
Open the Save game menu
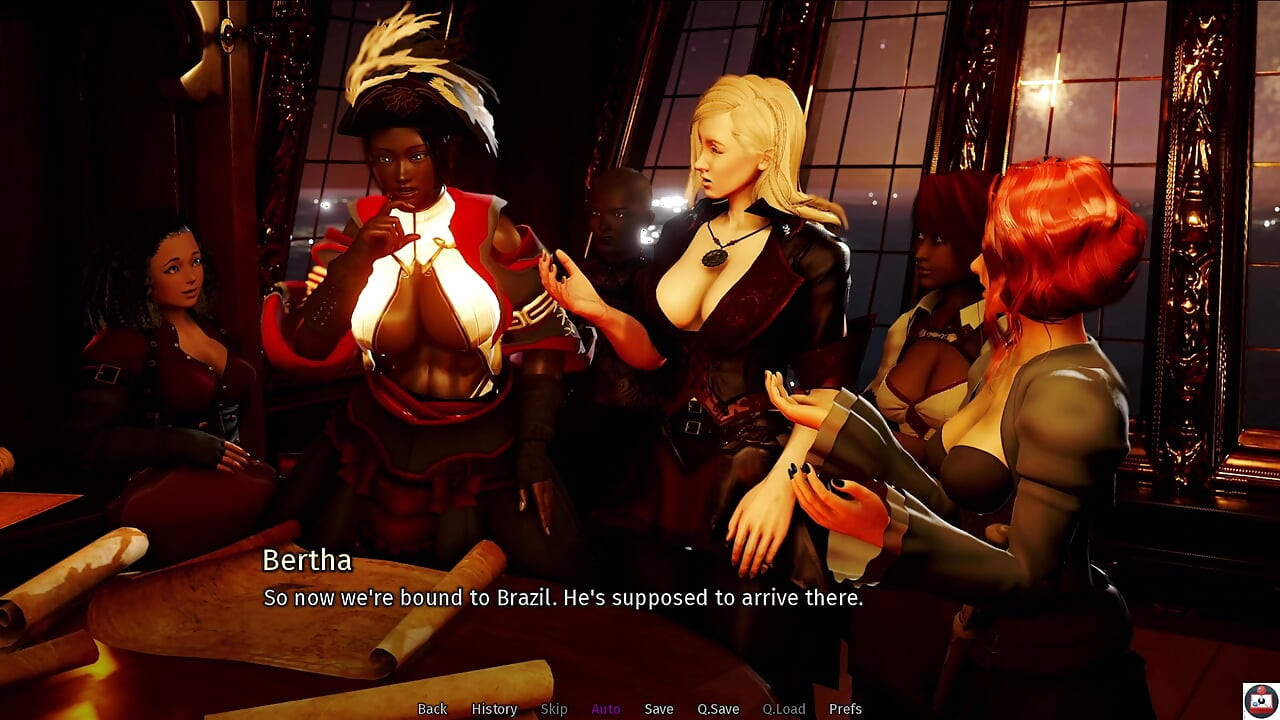point(659,709)
